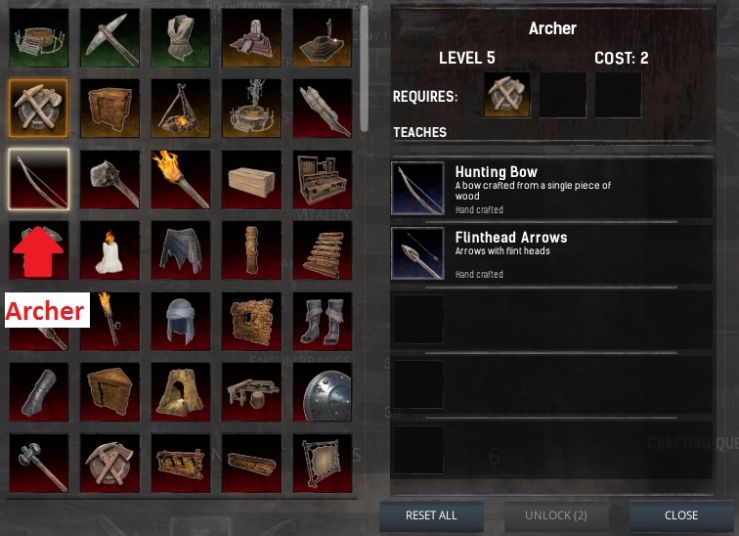Image resolution: width=739 pixels, height=536 pixels.
Task: Click the Reset All button
Action: click(x=431, y=516)
